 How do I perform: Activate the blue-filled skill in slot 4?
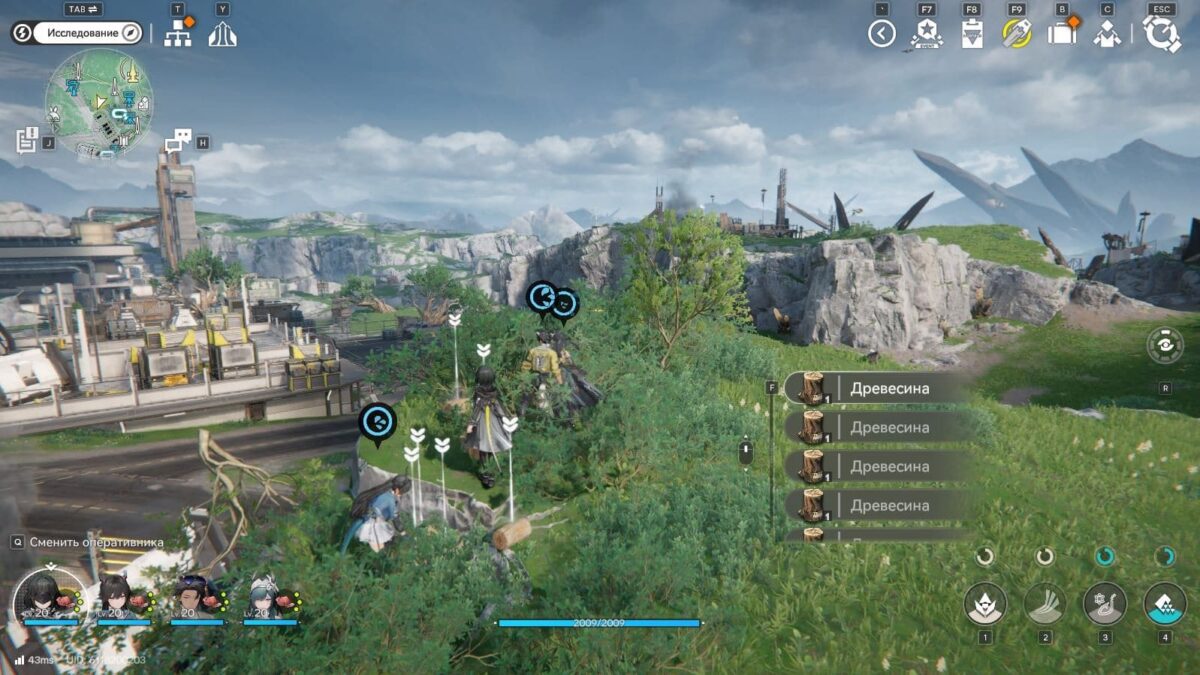1164,603
